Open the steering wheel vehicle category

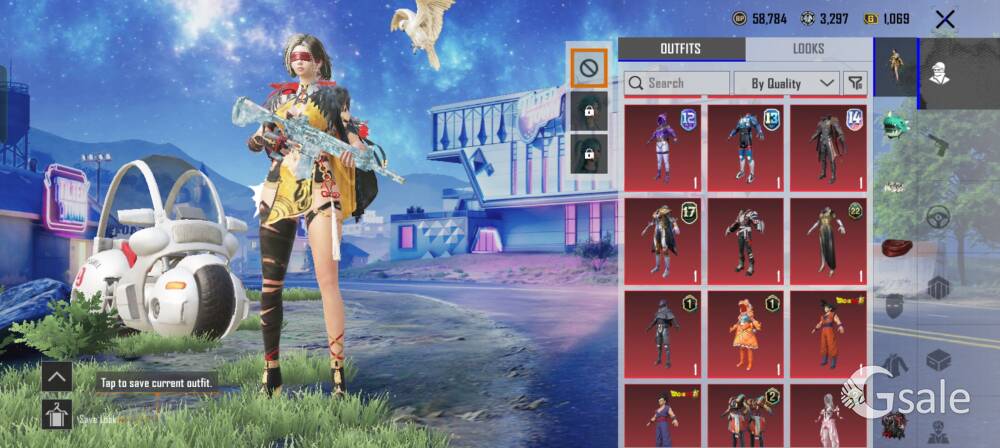938,215
